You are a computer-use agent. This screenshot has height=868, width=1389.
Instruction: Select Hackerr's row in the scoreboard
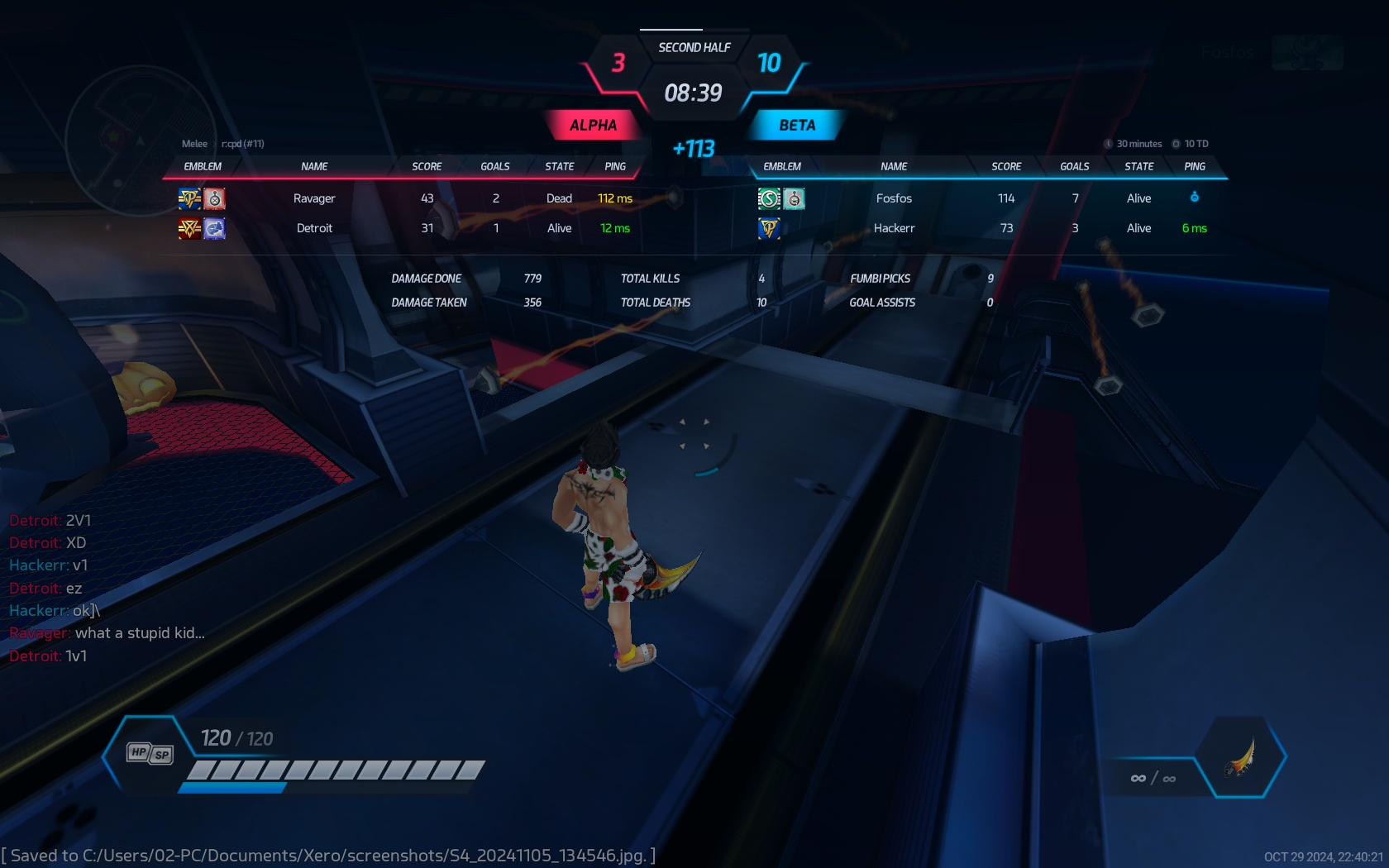tap(894, 228)
